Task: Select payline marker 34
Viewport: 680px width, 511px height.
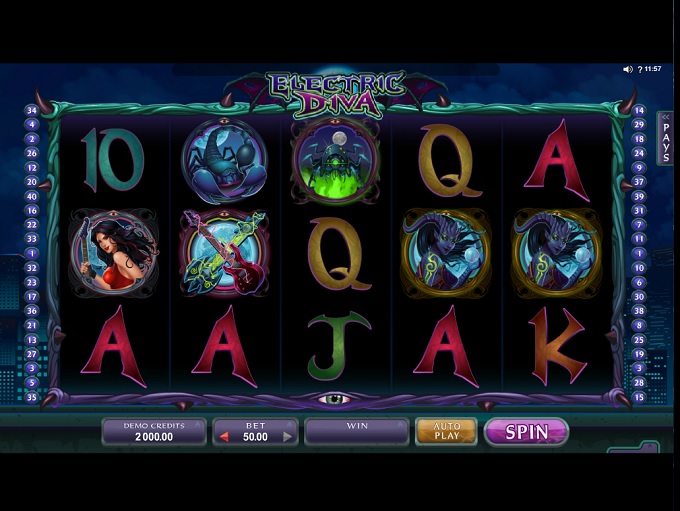Action: [x=32, y=110]
